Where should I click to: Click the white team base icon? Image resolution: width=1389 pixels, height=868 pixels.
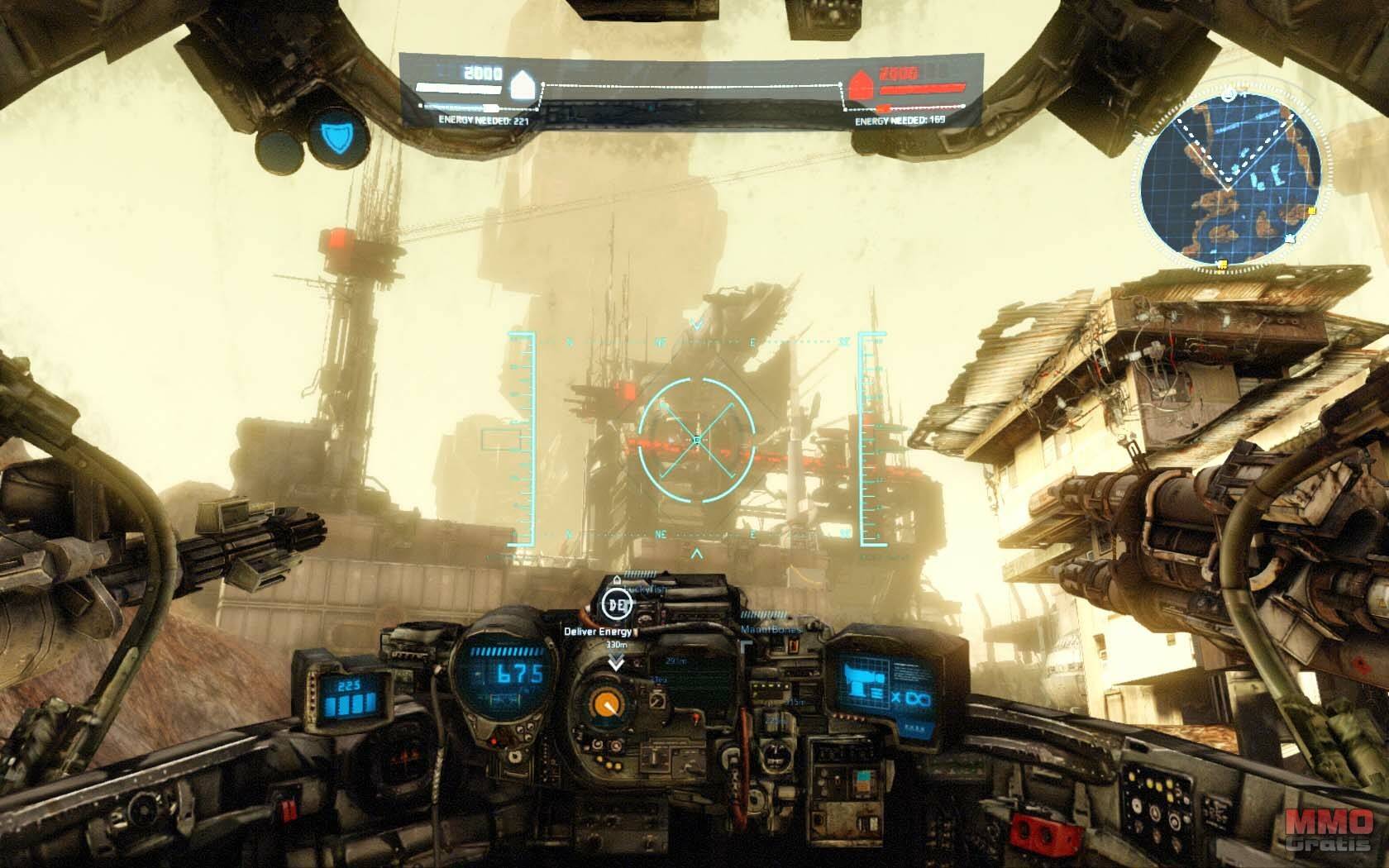point(523,85)
